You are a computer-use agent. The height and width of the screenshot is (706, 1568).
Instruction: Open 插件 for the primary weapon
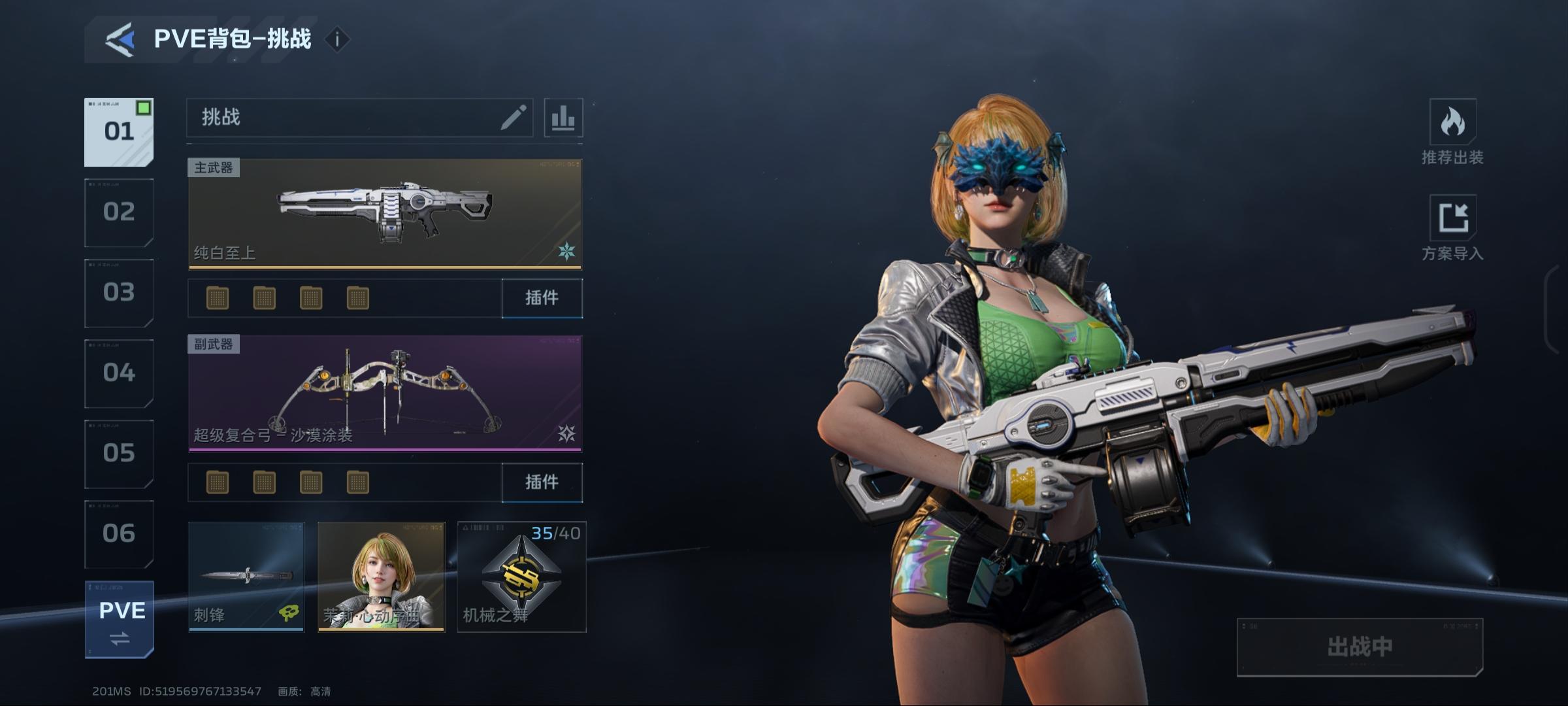[x=542, y=298]
